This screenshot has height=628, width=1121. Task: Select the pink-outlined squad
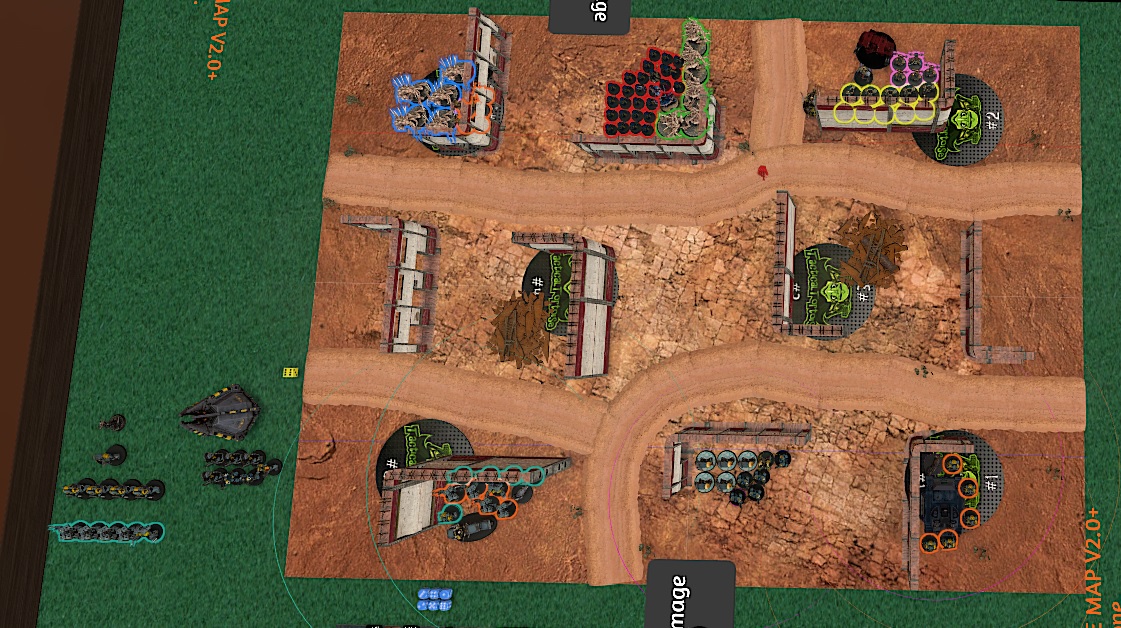click(x=914, y=70)
